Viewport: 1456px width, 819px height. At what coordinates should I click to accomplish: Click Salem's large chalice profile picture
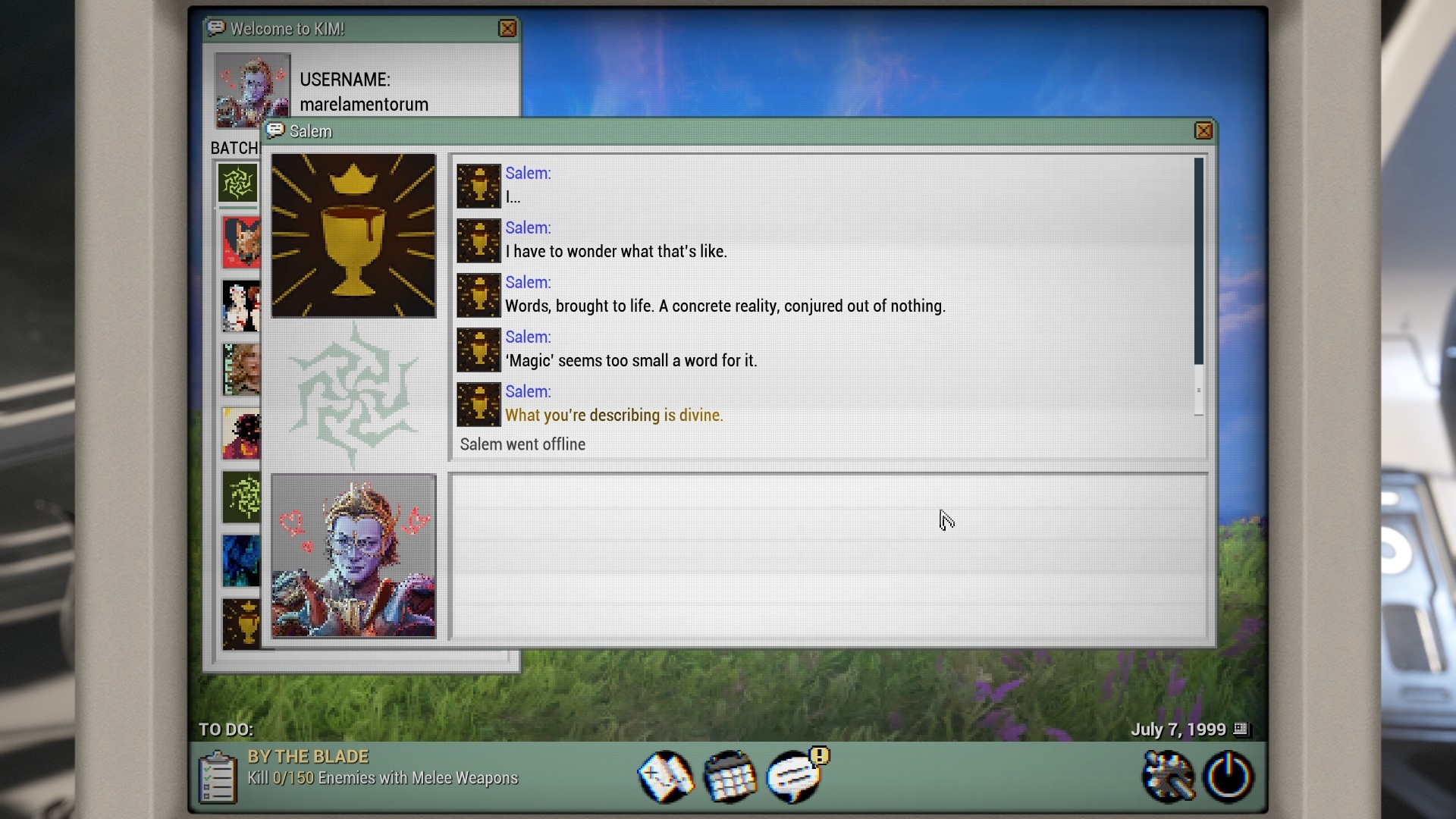[x=353, y=236]
